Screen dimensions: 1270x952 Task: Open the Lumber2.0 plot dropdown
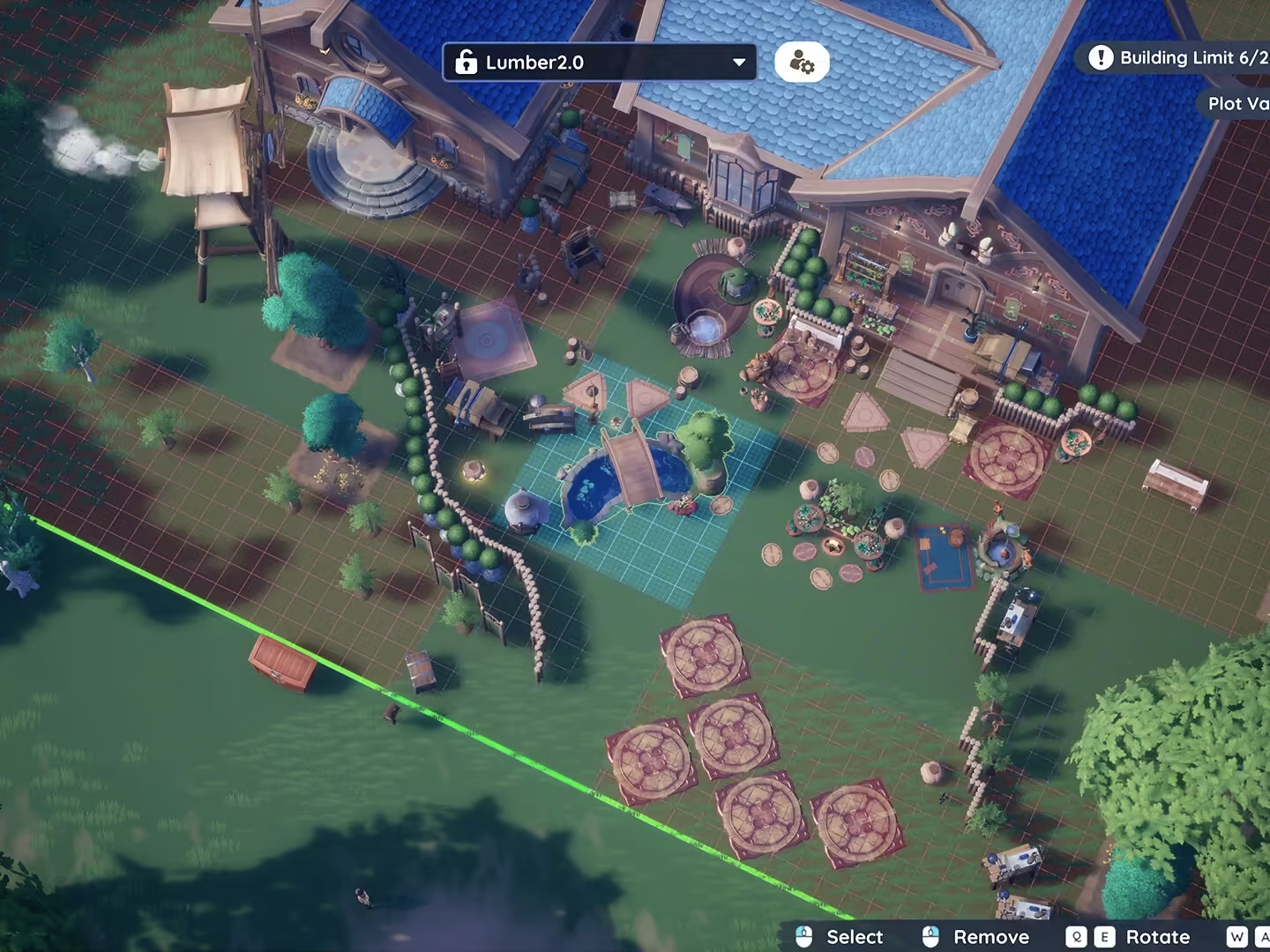(x=600, y=63)
